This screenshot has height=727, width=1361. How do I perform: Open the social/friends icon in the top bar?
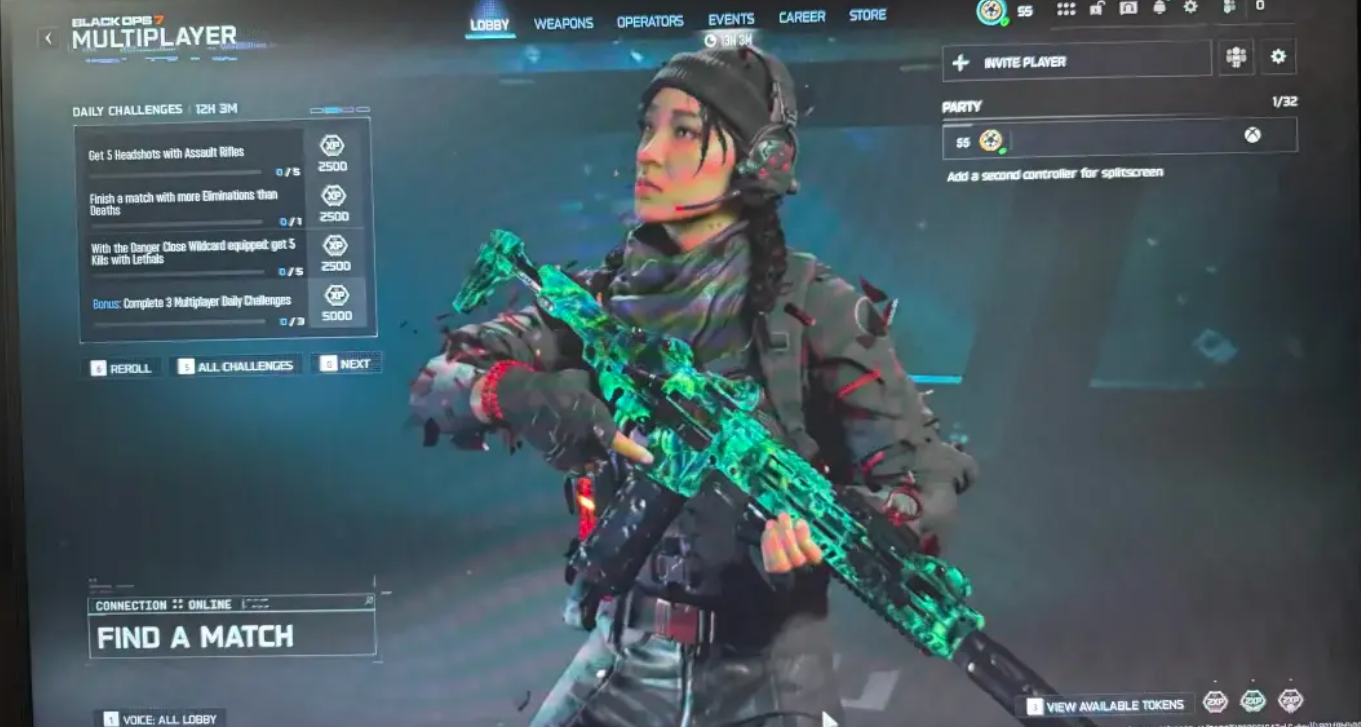point(1230,10)
